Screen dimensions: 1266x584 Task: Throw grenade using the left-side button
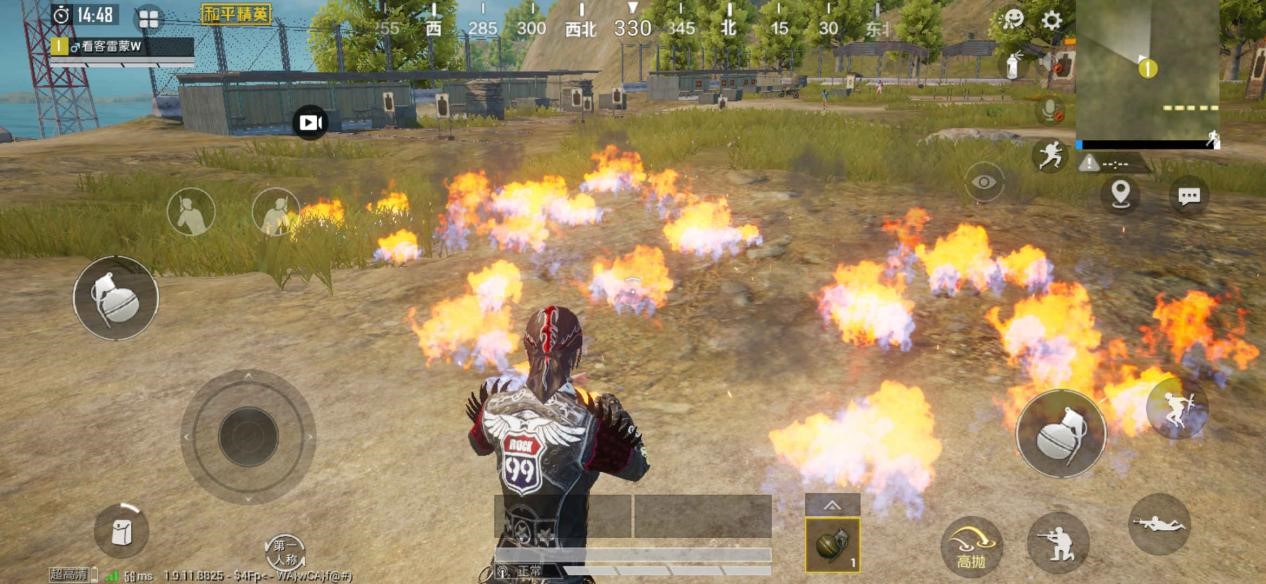coord(115,297)
